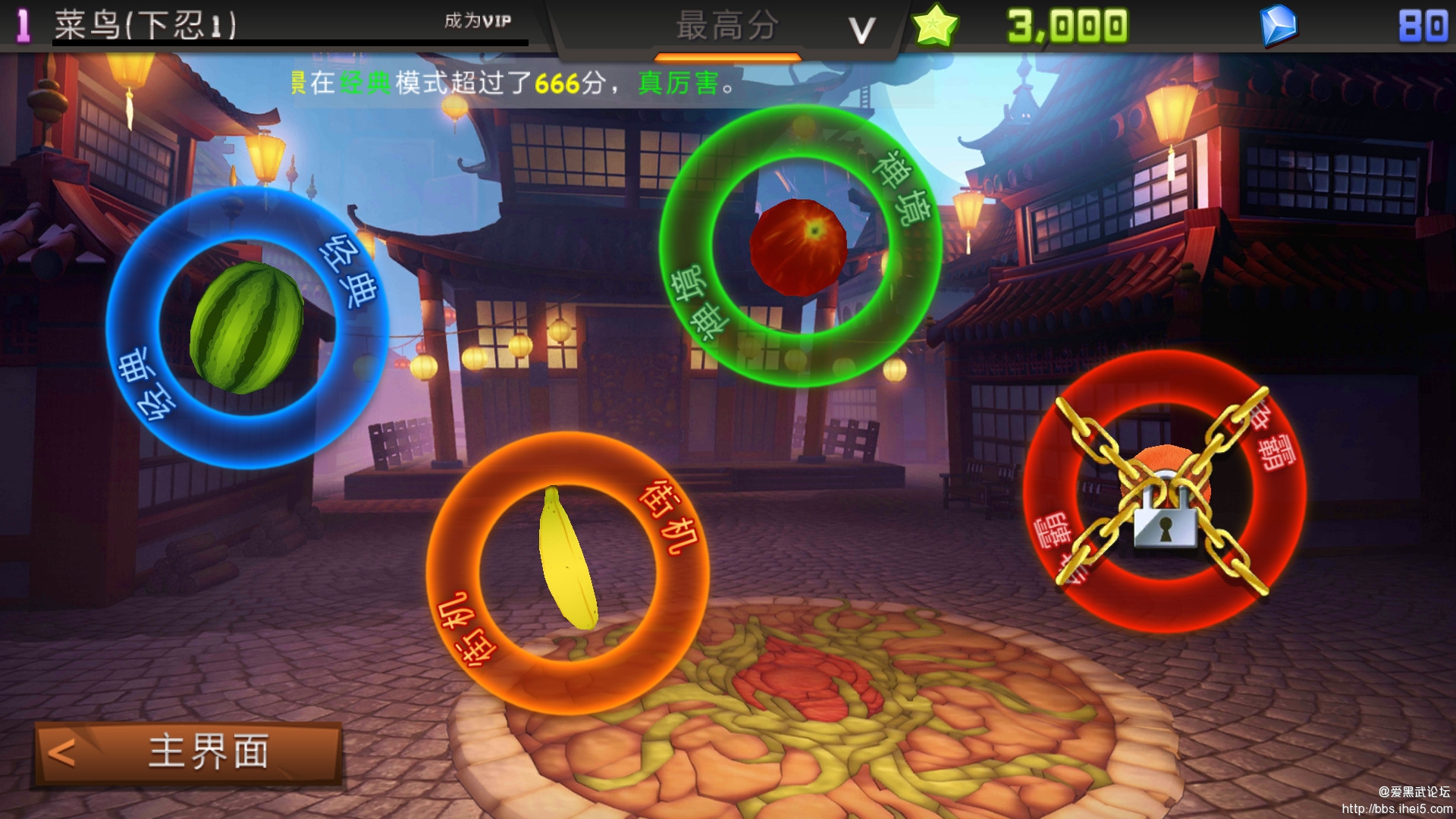Click the blue gem currency icon

coord(1278,27)
